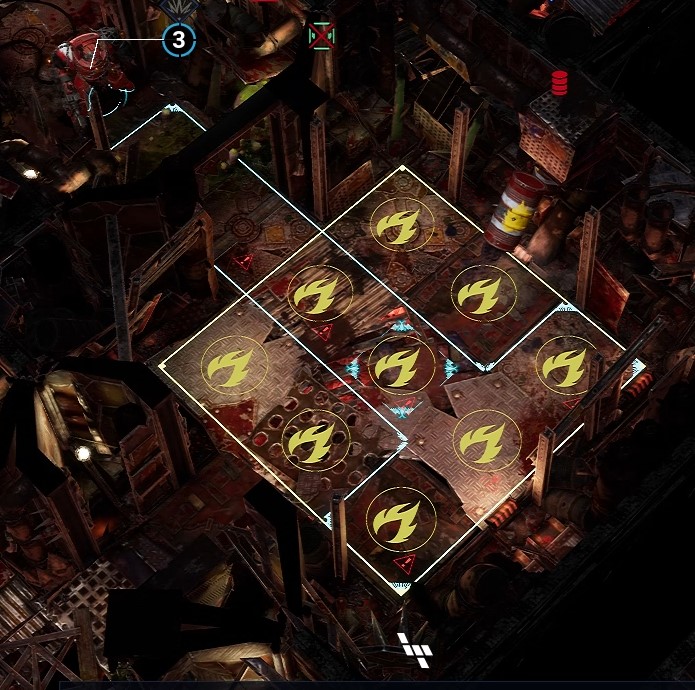Click the red stacked barrels icon

point(560,82)
